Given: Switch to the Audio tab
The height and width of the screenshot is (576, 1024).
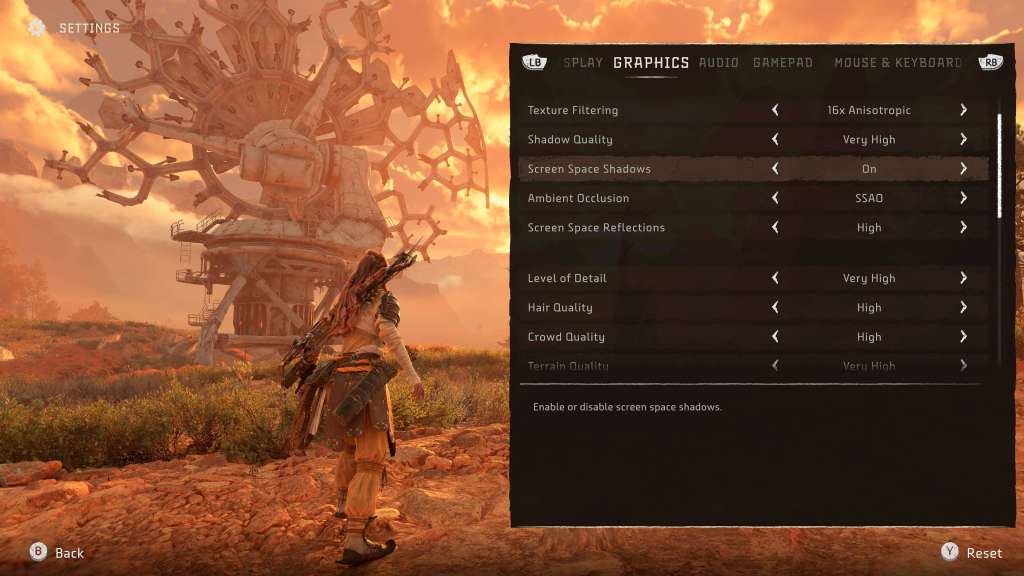Looking at the screenshot, I should pyautogui.click(x=718, y=63).
